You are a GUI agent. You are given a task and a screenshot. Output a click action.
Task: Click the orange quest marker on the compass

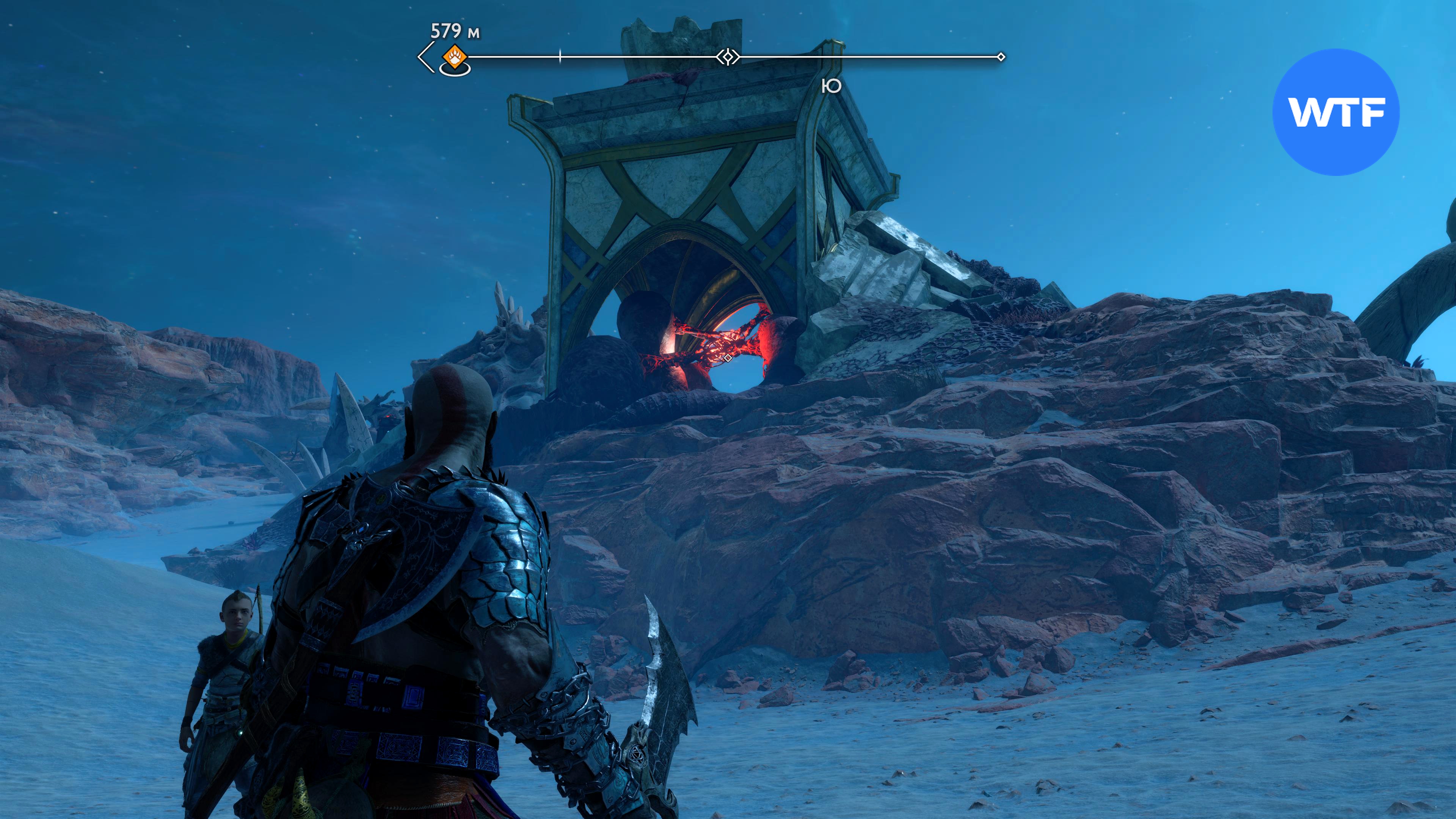[x=454, y=57]
